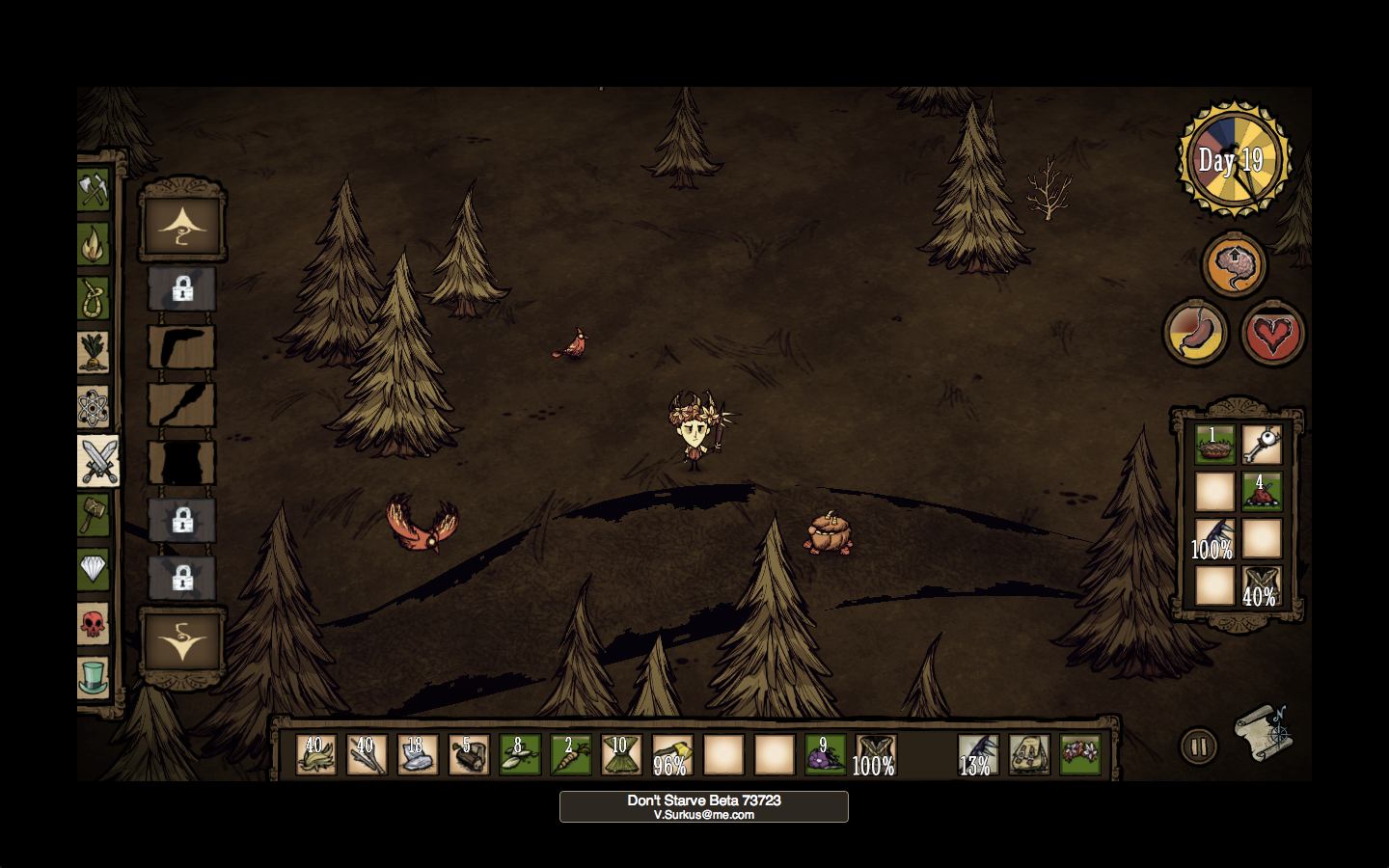1389x868 pixels.
Task: Open the Structures hammer tab
Action: click(93, 515)
